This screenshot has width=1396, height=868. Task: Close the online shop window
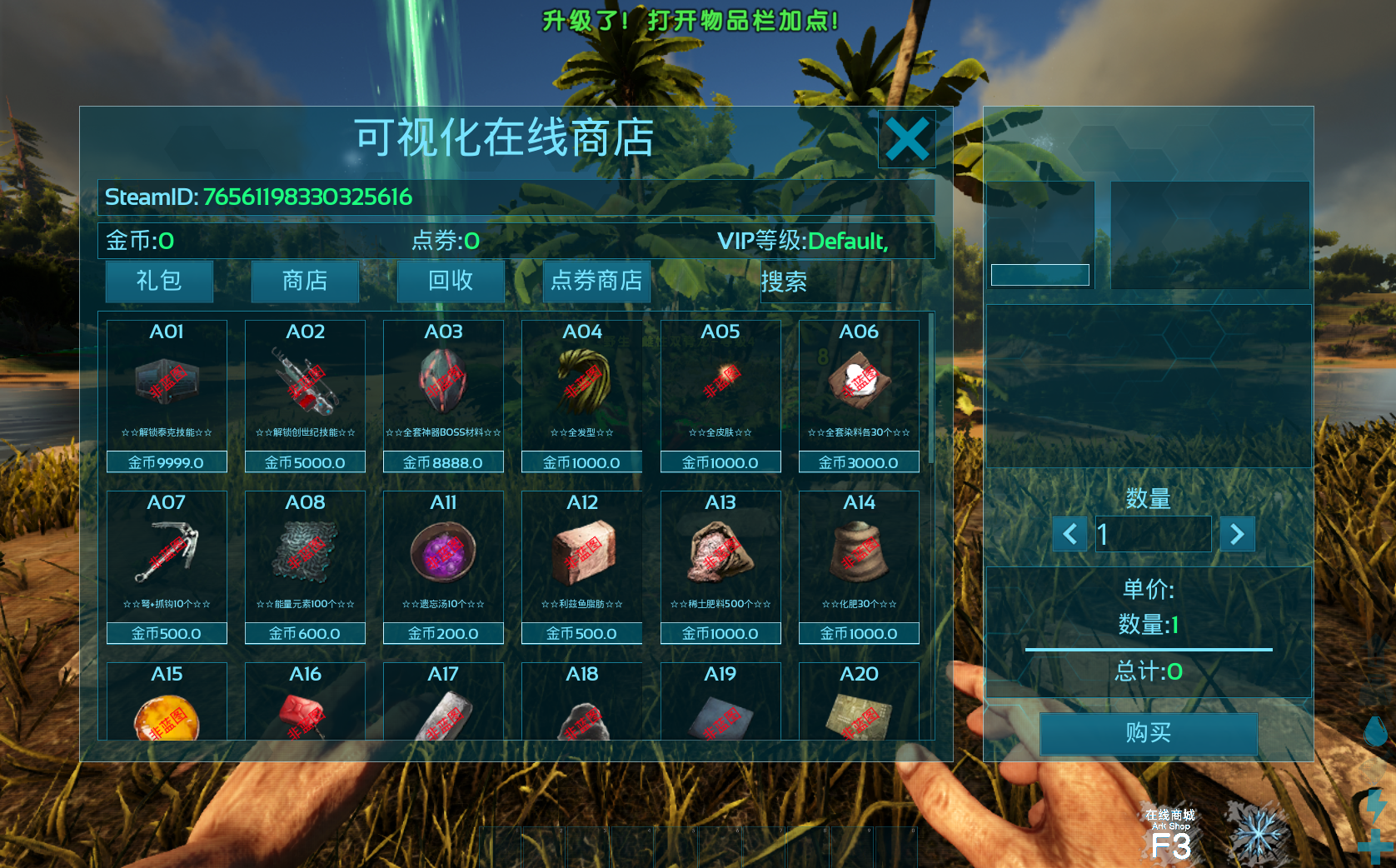(x=906, y=139)
